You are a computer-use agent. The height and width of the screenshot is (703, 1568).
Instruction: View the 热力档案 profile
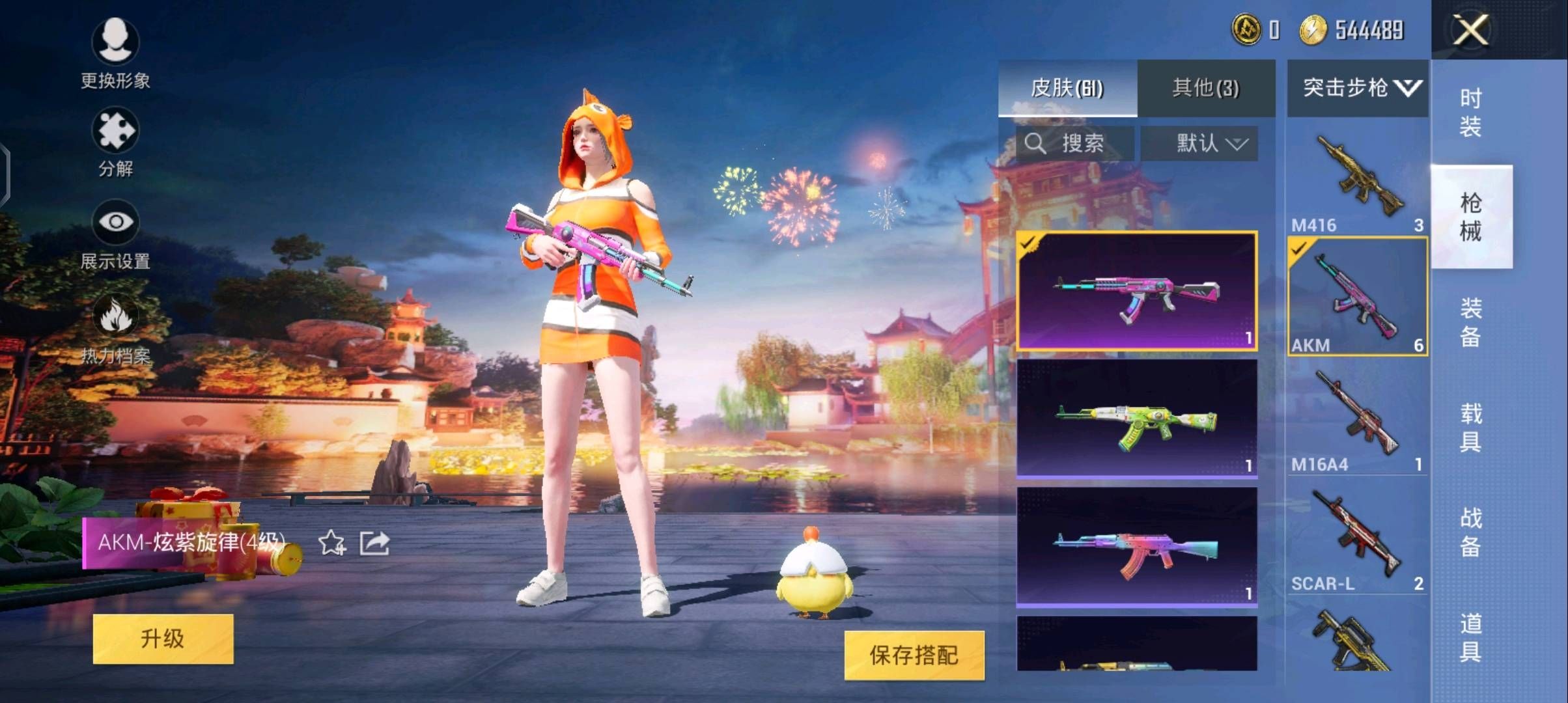117,329
